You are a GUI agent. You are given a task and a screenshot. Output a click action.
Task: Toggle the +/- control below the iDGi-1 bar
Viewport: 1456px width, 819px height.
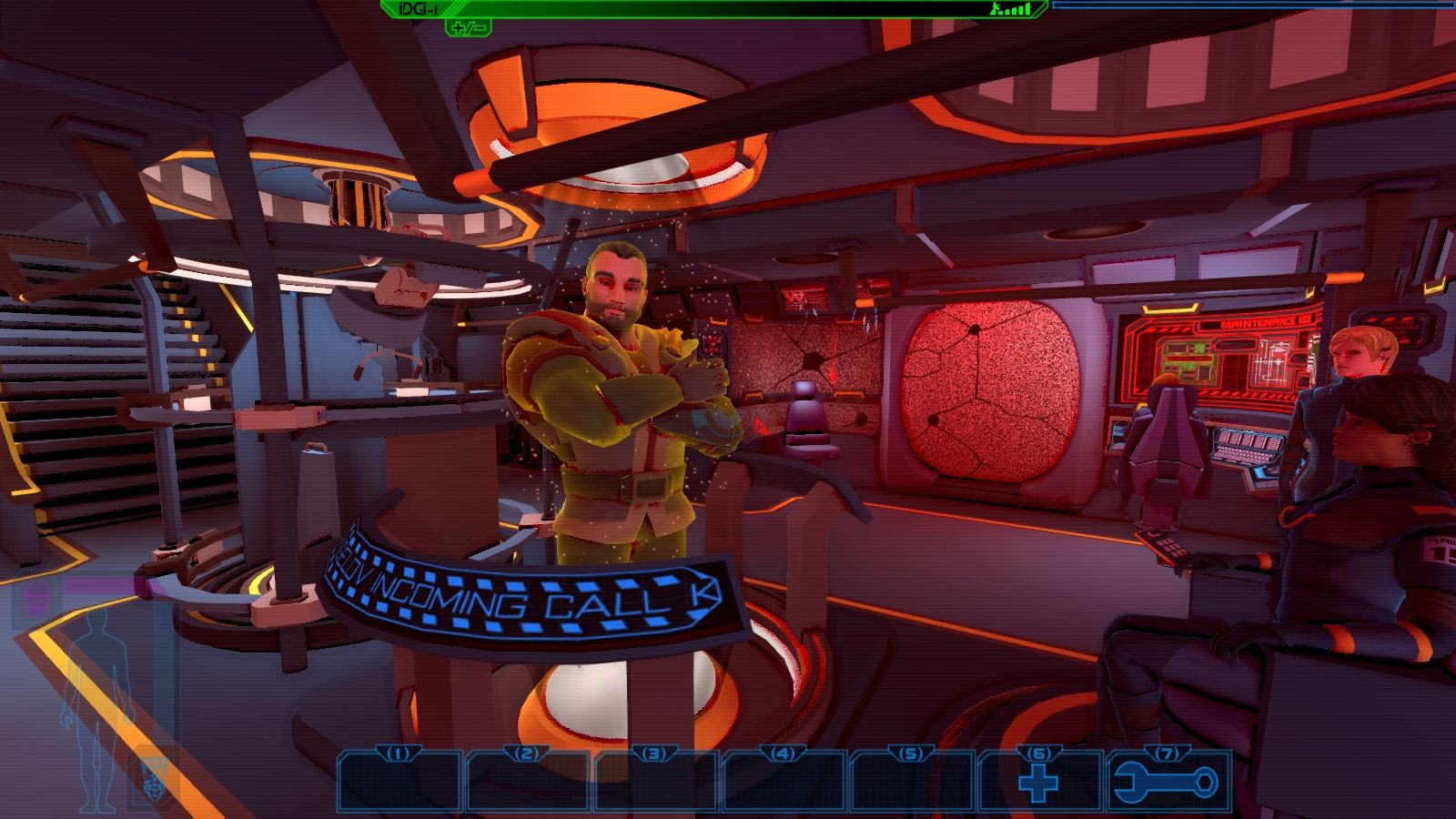click(x=470, y=28)
